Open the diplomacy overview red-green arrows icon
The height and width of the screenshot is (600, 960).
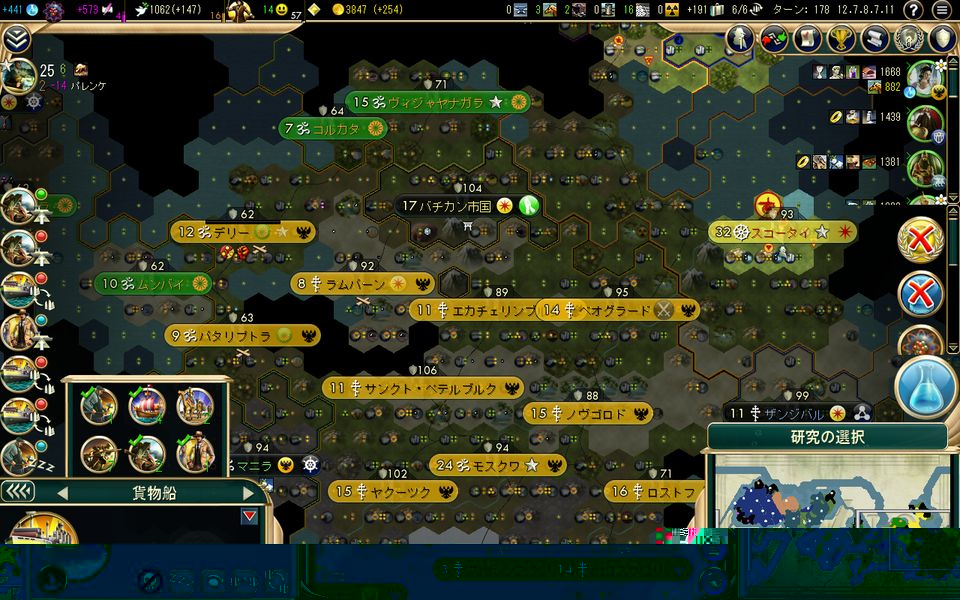pyautogui.click(x=773, y=39)
